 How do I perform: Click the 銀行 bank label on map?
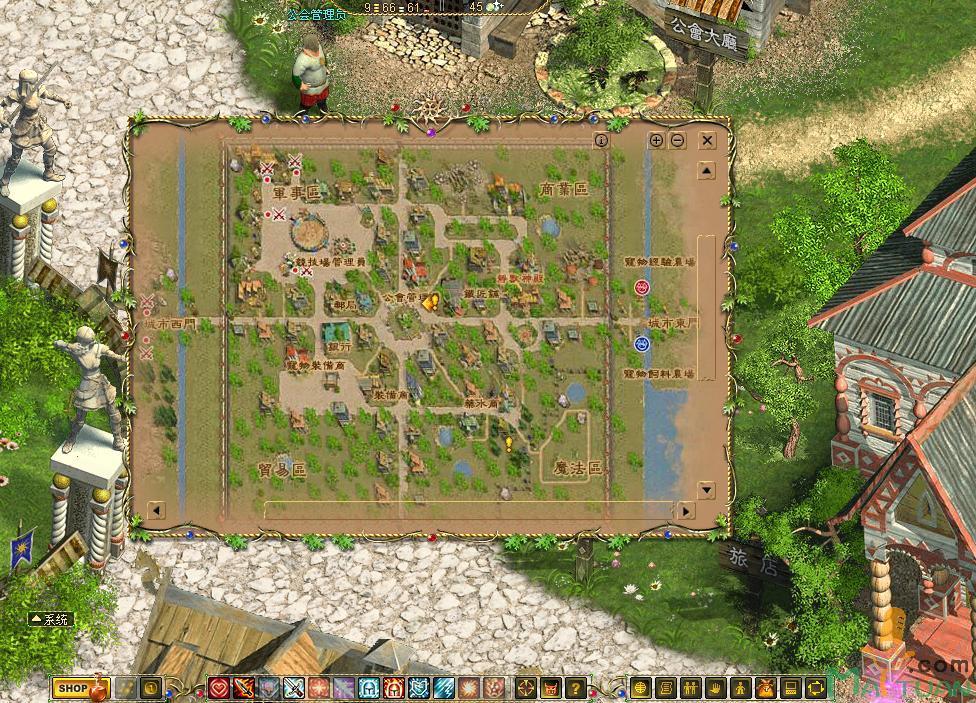pos(339,345)
